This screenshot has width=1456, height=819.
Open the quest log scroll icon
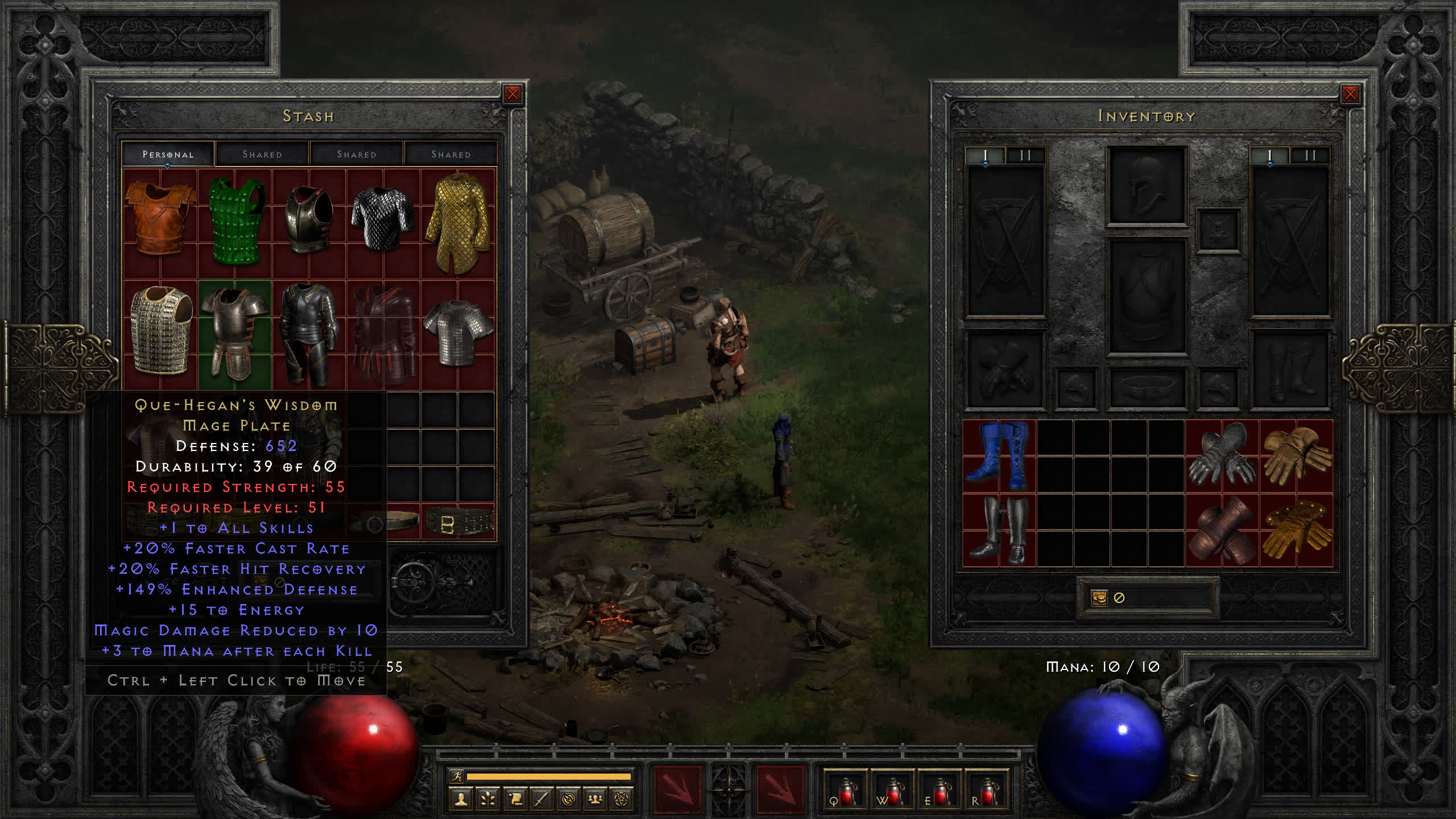(515, 800)
